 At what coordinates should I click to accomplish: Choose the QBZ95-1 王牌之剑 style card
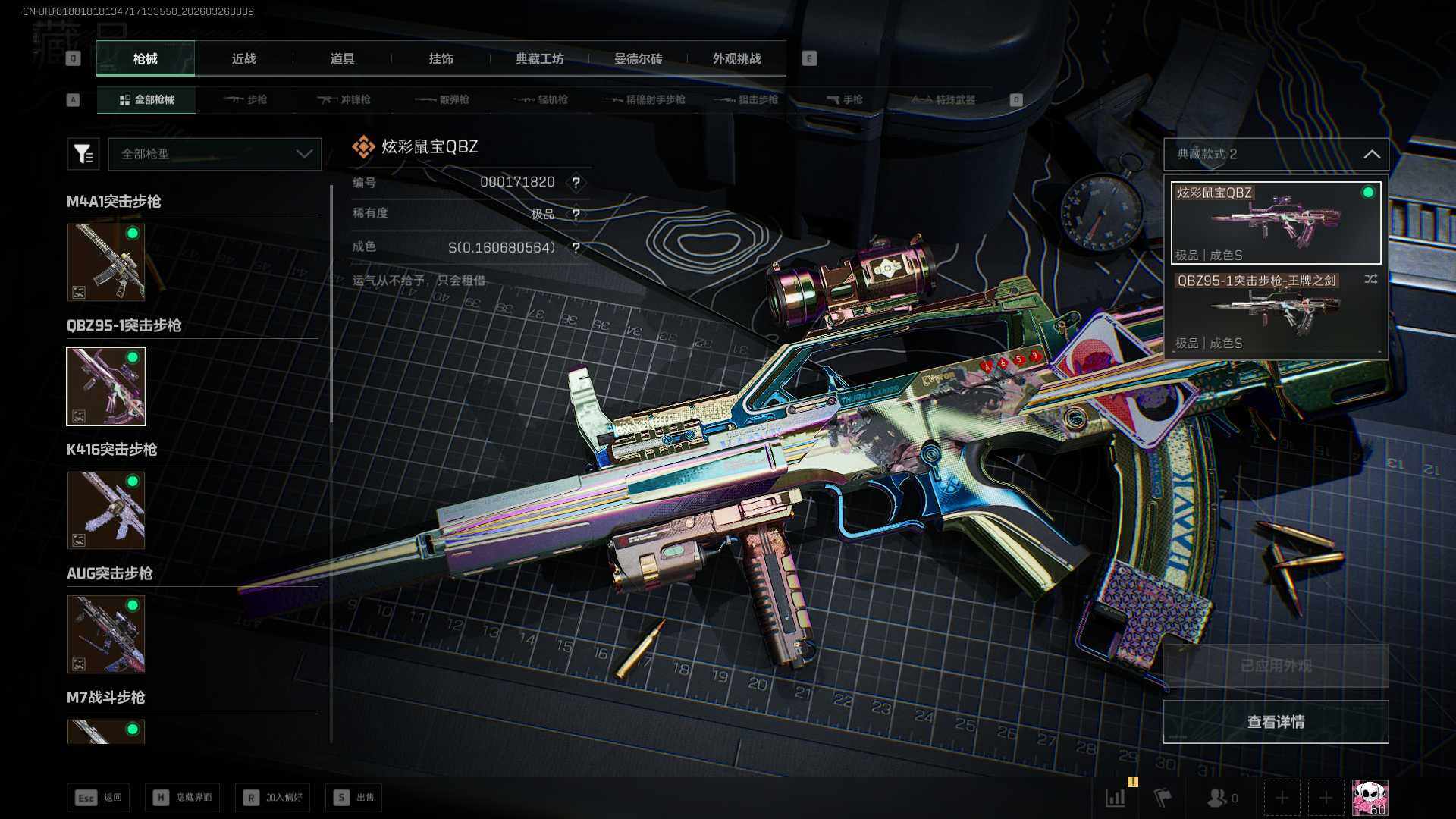tap(1276, 311)
